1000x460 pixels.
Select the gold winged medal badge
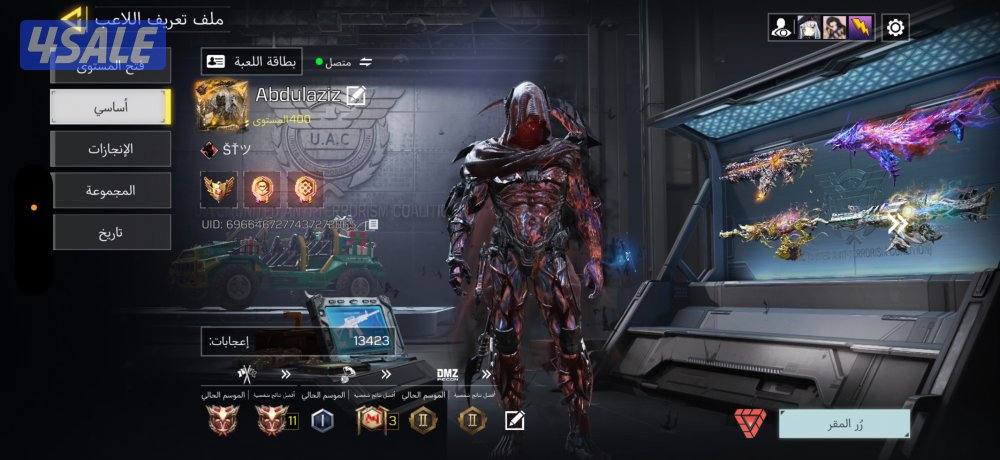tap(219, 188)
